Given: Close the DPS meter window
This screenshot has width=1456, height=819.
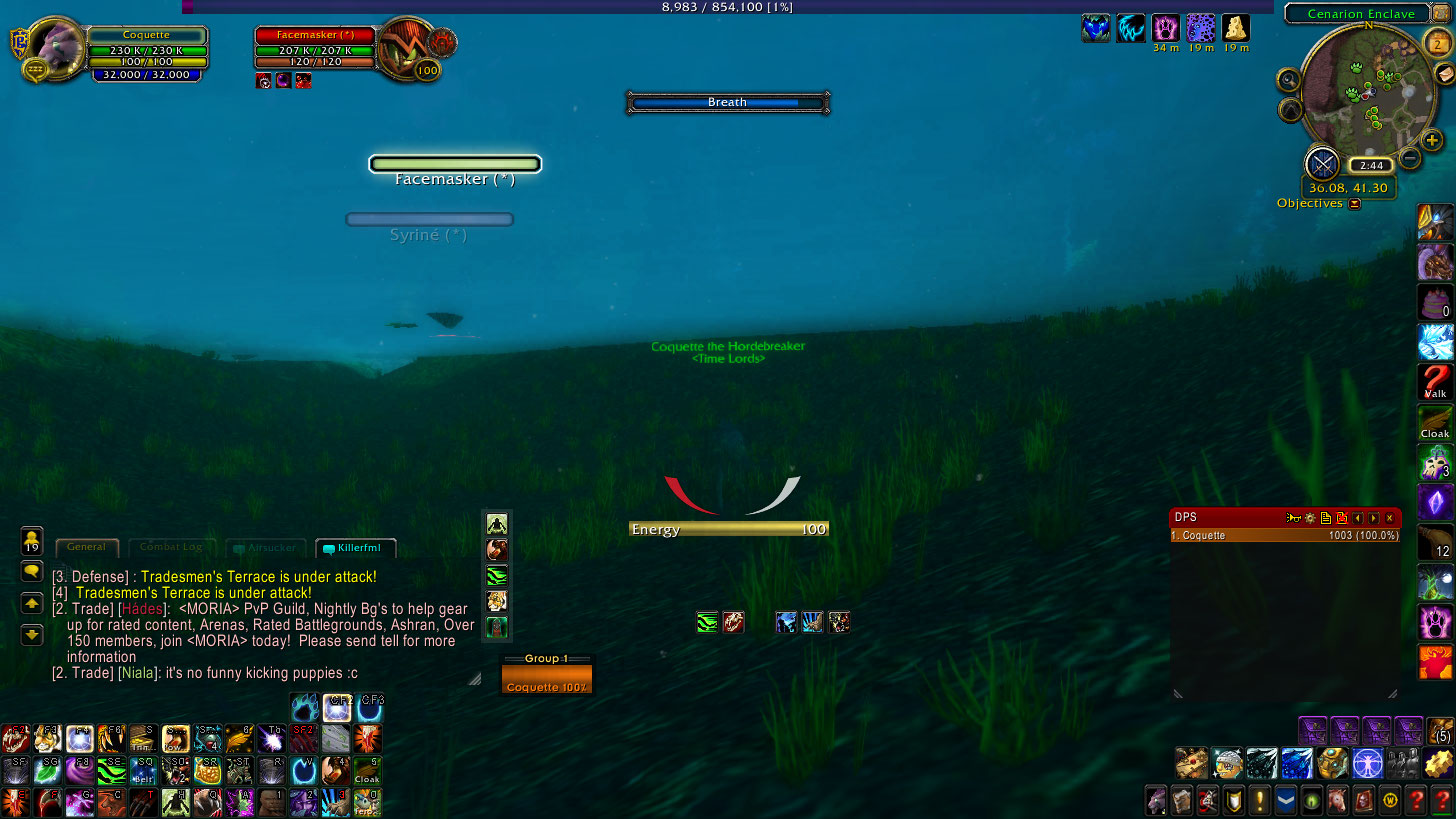Looking at the screenshot, I should [1390, 518].
